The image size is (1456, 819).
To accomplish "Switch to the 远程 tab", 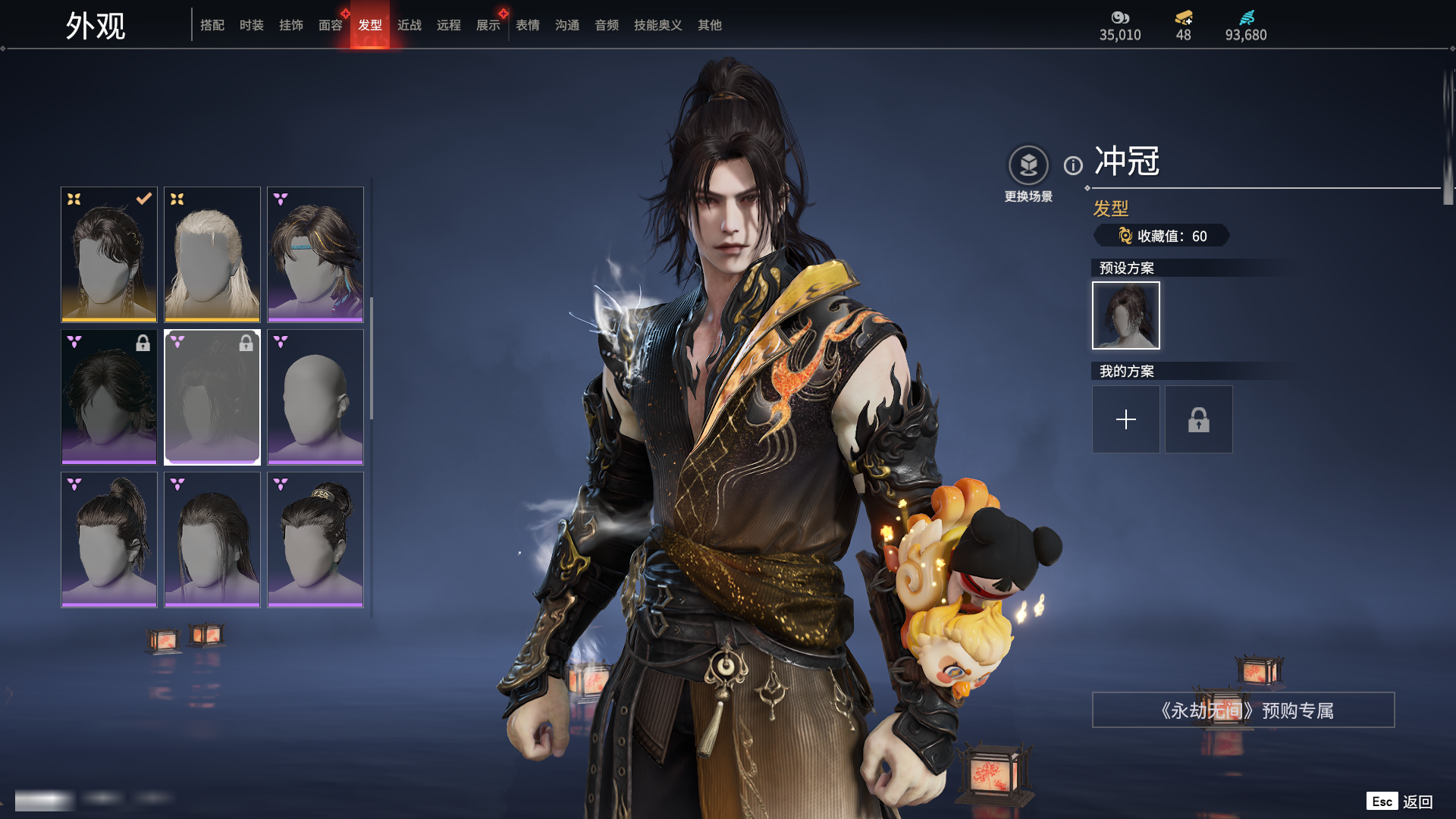I will point(449,25).
